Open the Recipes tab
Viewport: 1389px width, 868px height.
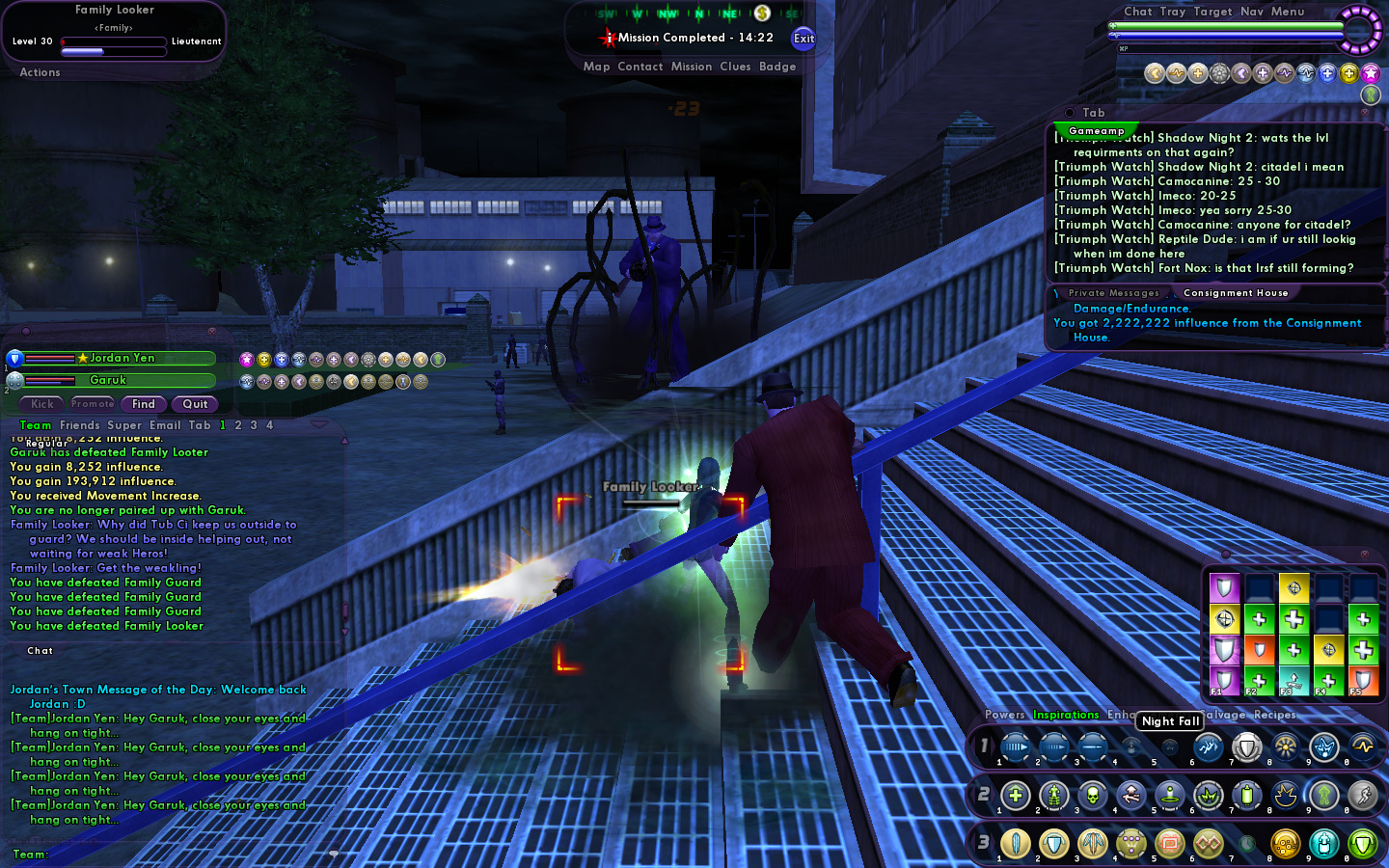tap(1274, 715)
